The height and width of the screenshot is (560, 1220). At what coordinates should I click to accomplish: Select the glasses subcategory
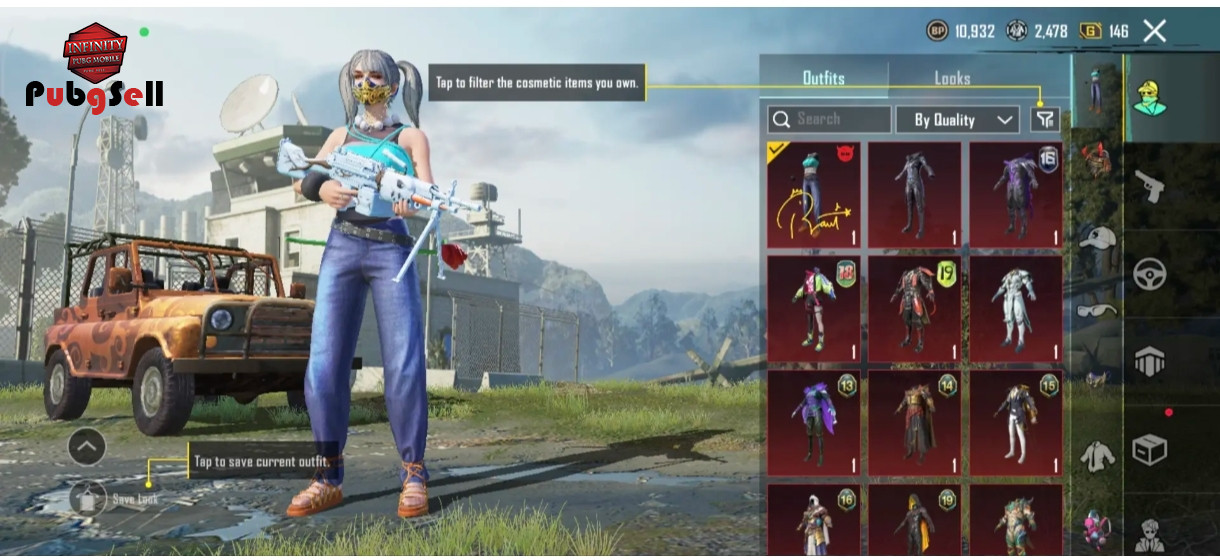(x=1096, y=311)
